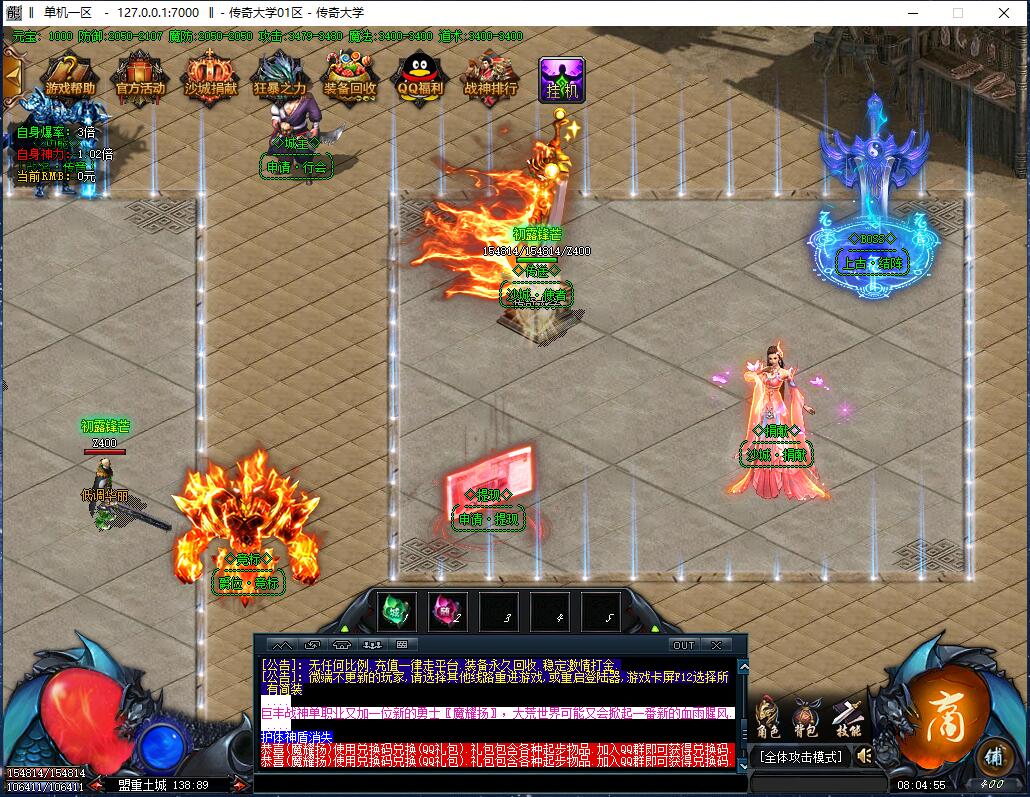Screen dimensions: 1030x797
Task: Click the OUT button on chat panel
Action: tap(684, 645)
